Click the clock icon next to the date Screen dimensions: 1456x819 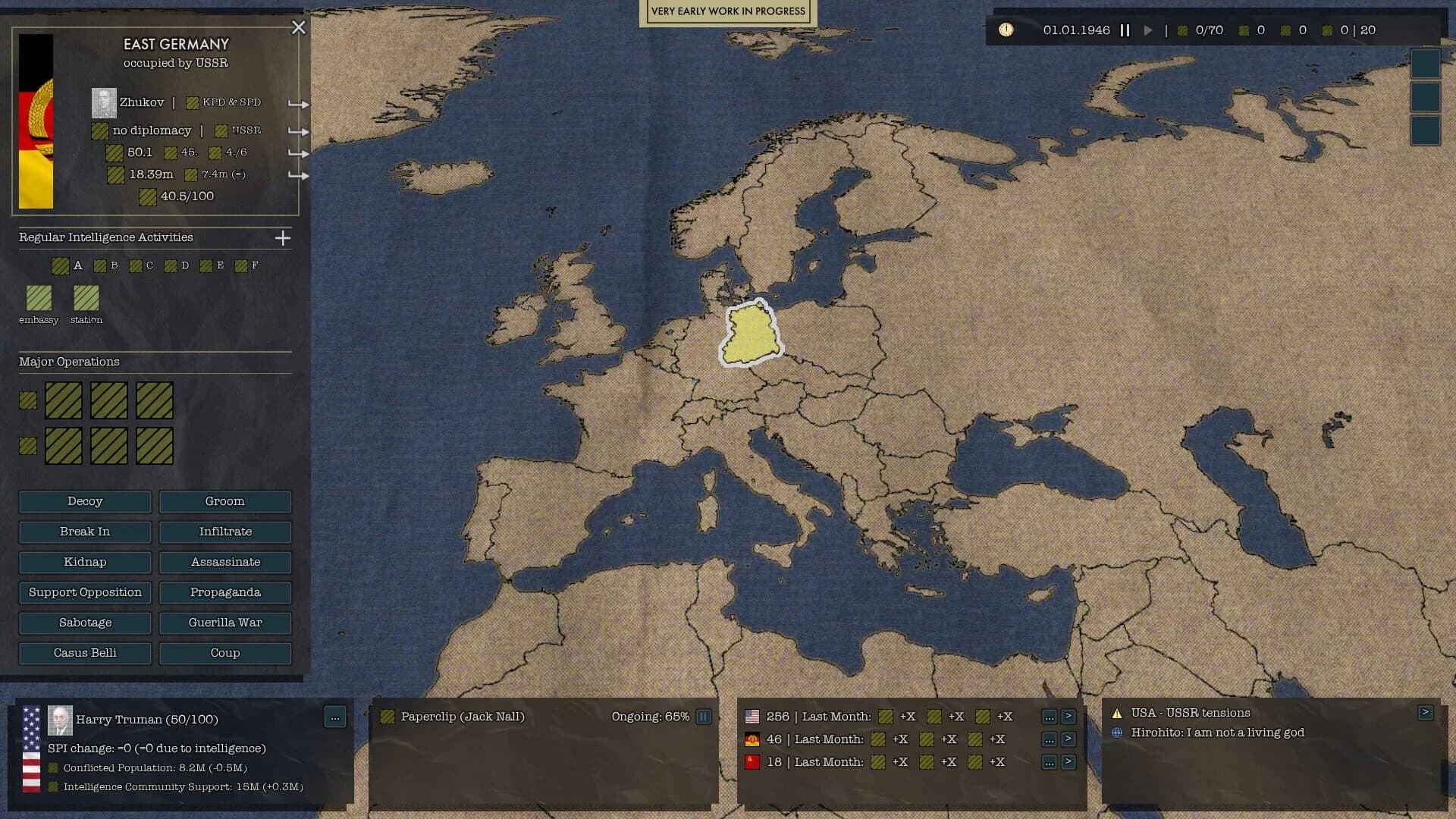(1006, 30)
